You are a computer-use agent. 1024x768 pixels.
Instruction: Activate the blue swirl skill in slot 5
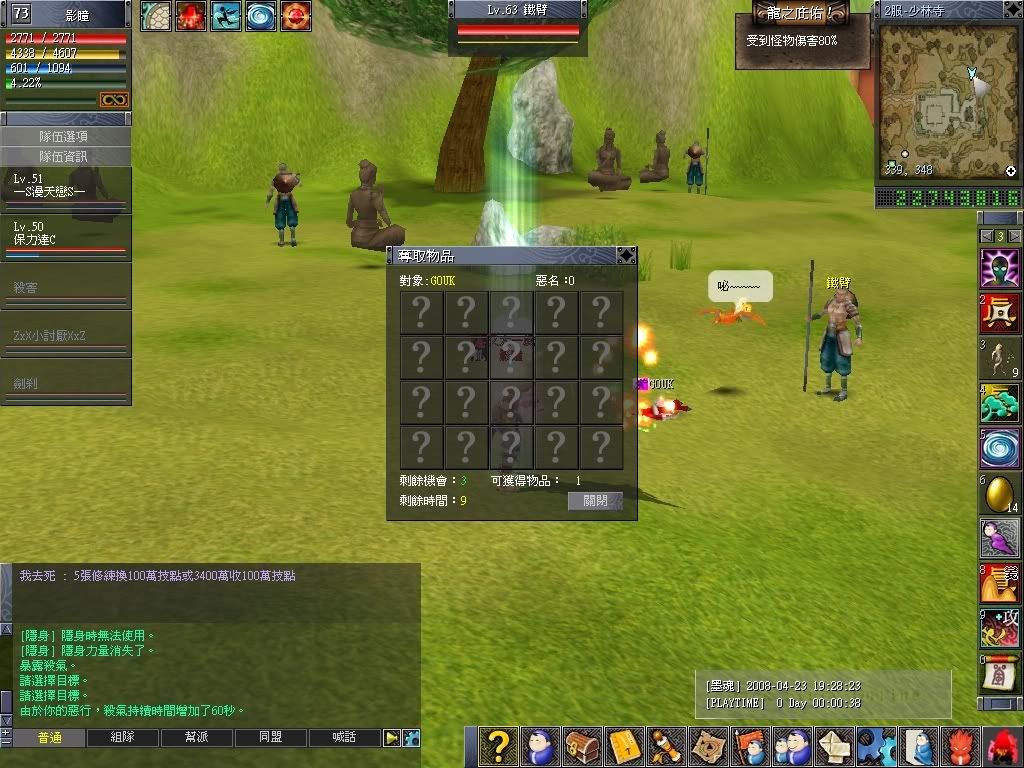click(x=999, y=449)
